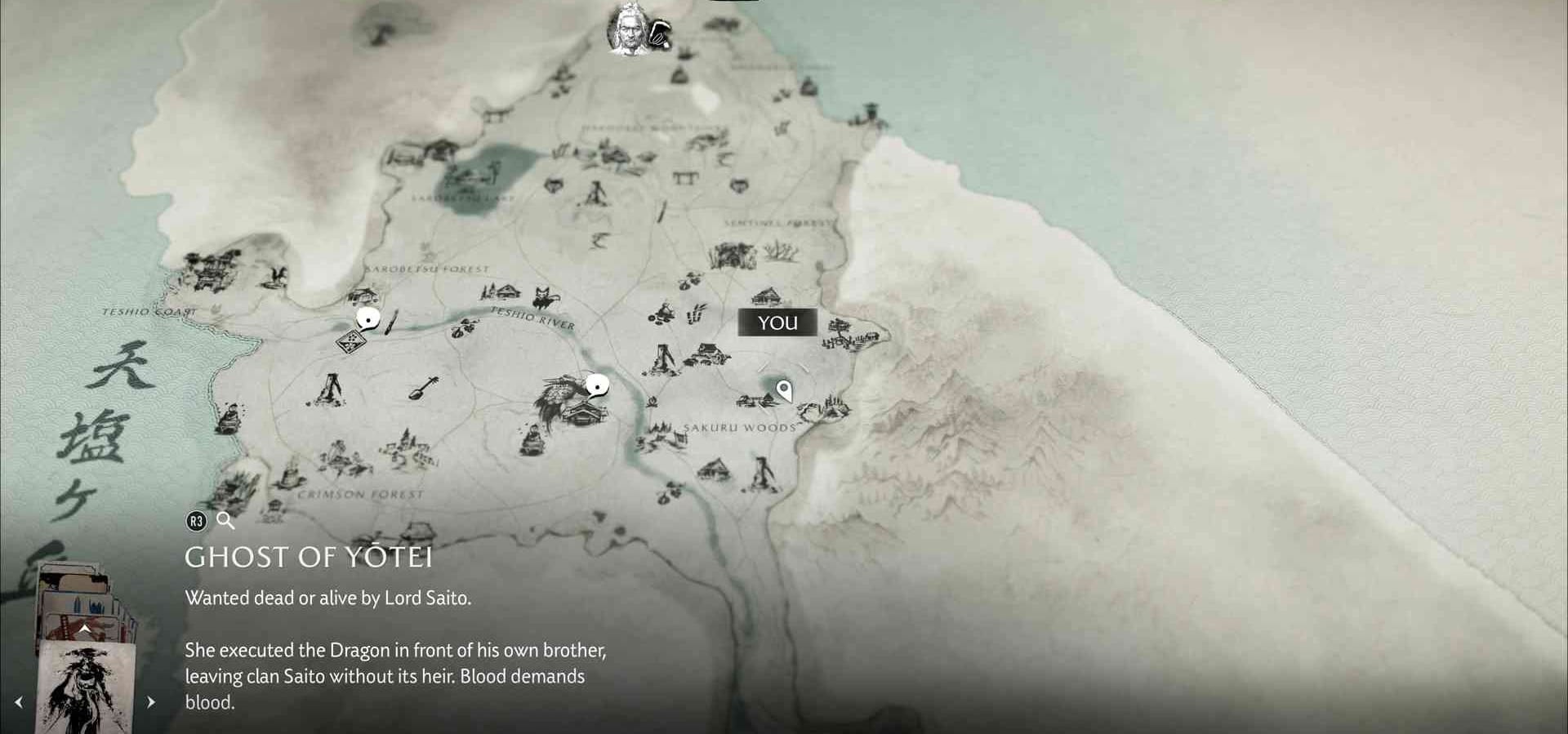Go to the previous card with left arrow
The height and width of the screenshot is (734, 1568).
coord(19,702)
